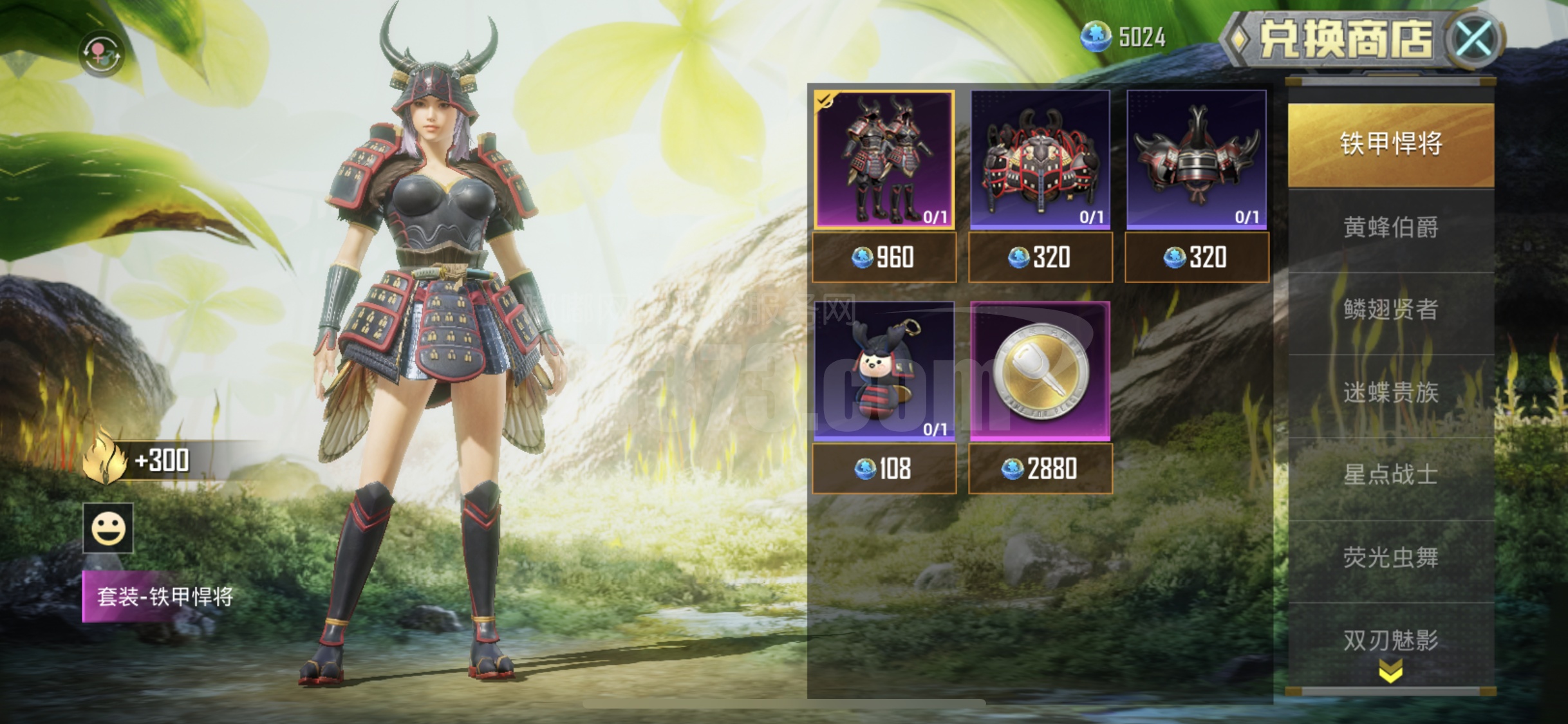Viewport: 1568px width, 724px height.
Task: Buy the outfit set for 960
Action: 884,257
